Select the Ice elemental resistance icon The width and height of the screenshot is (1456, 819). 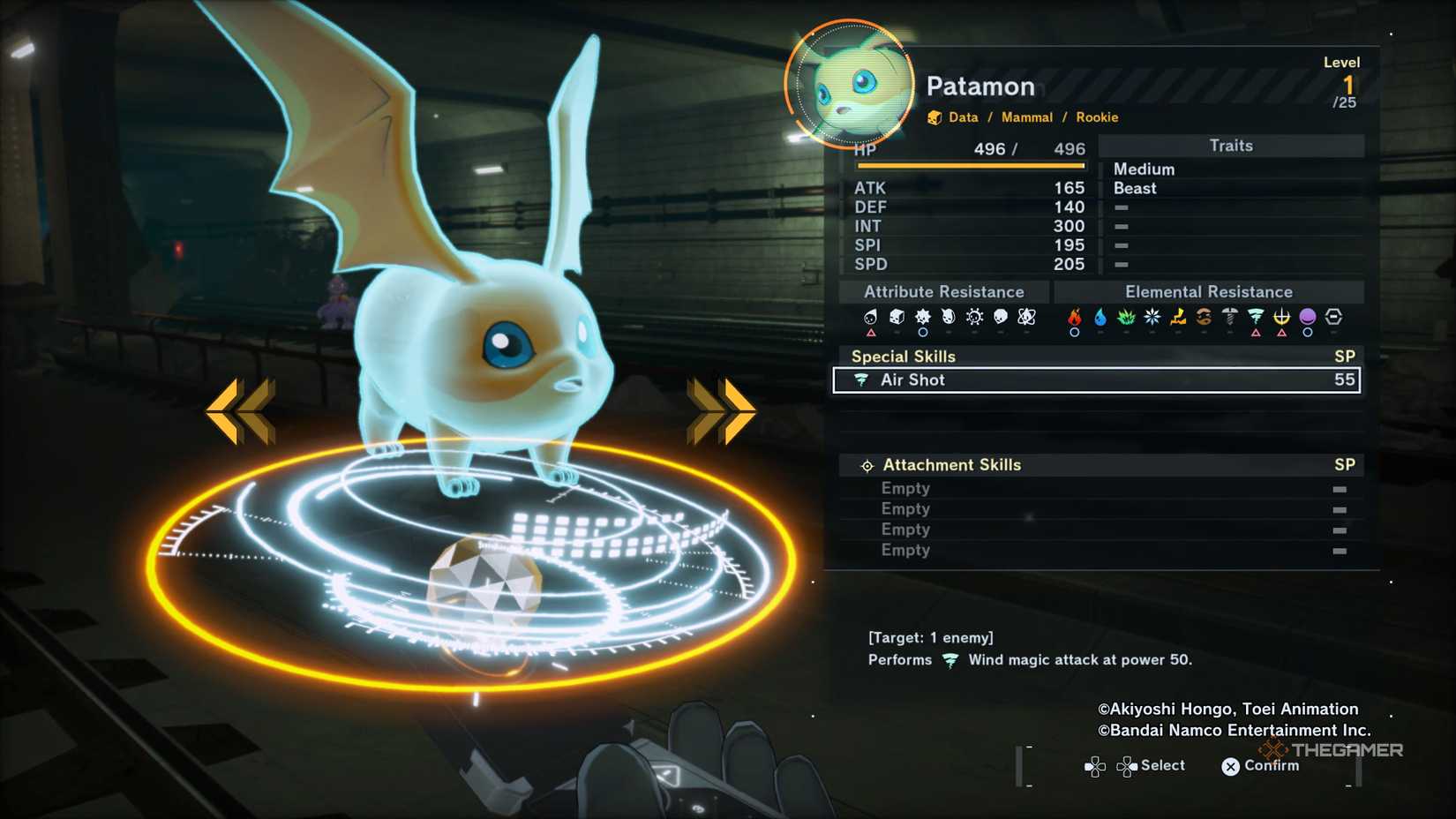1151,316
